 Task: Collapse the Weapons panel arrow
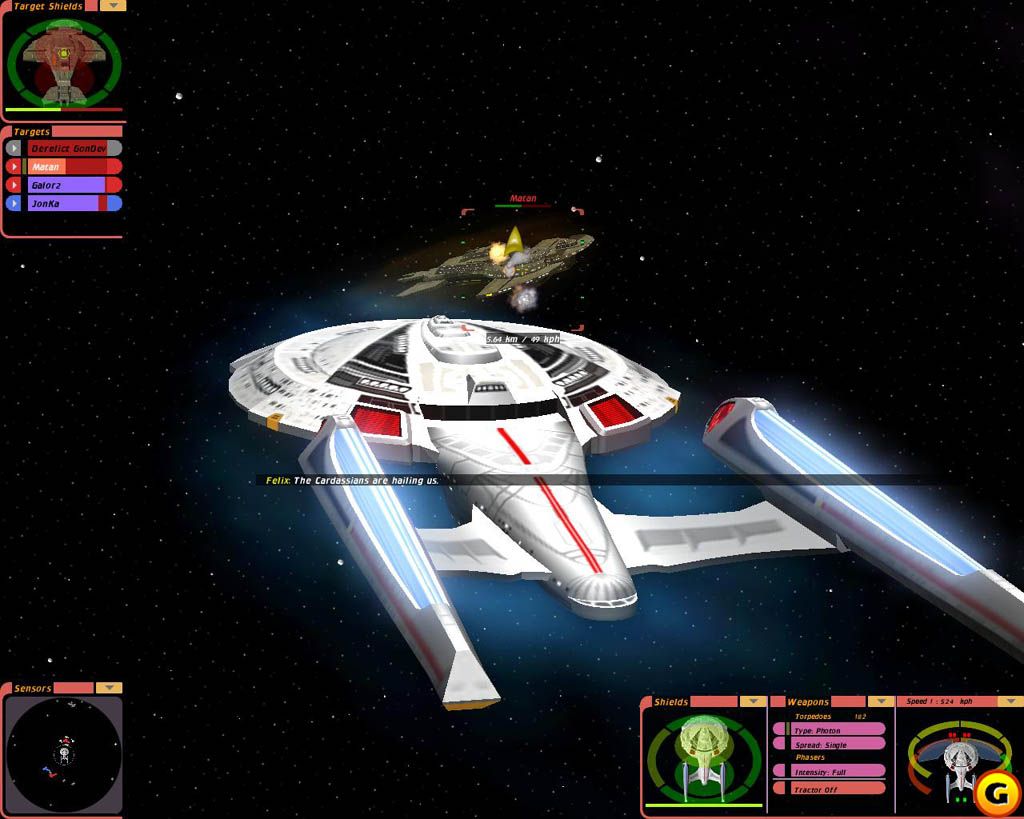click(880, 702)
